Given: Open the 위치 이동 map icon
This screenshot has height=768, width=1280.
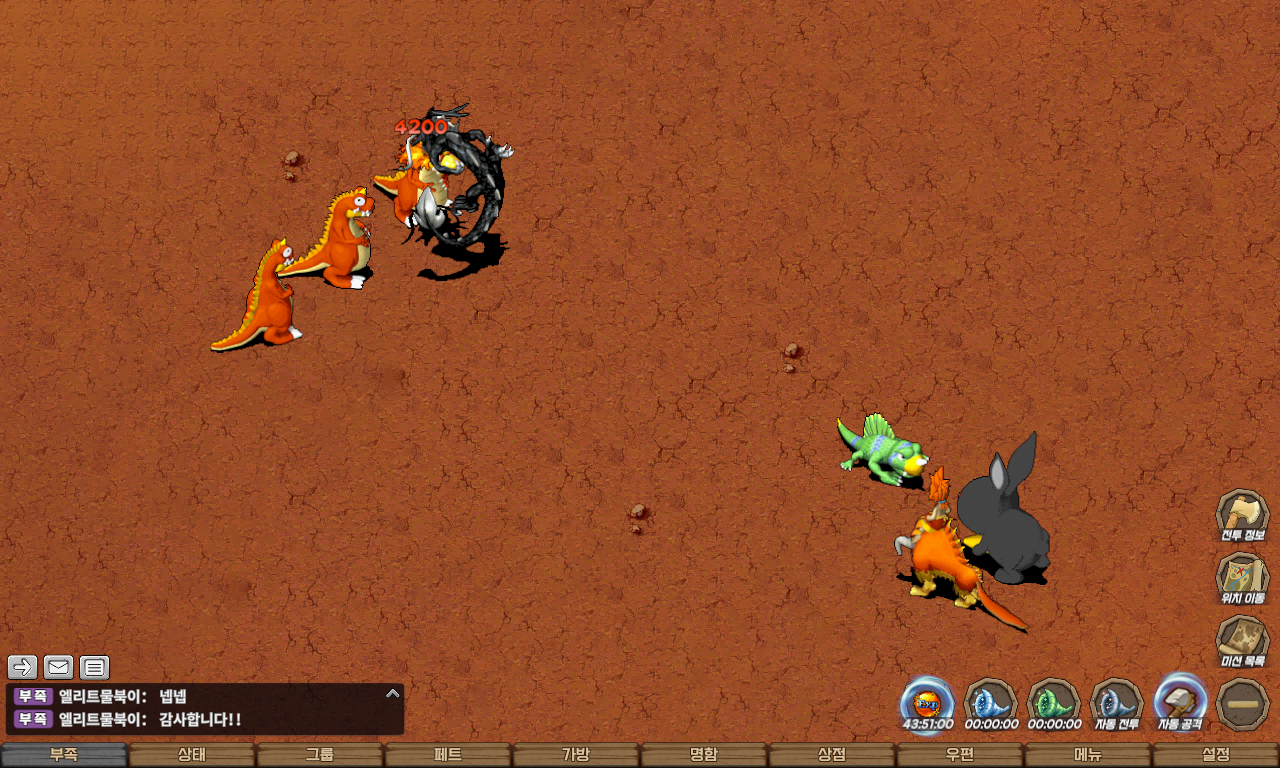Looking at the screenshot, I should pos(1242,578).
